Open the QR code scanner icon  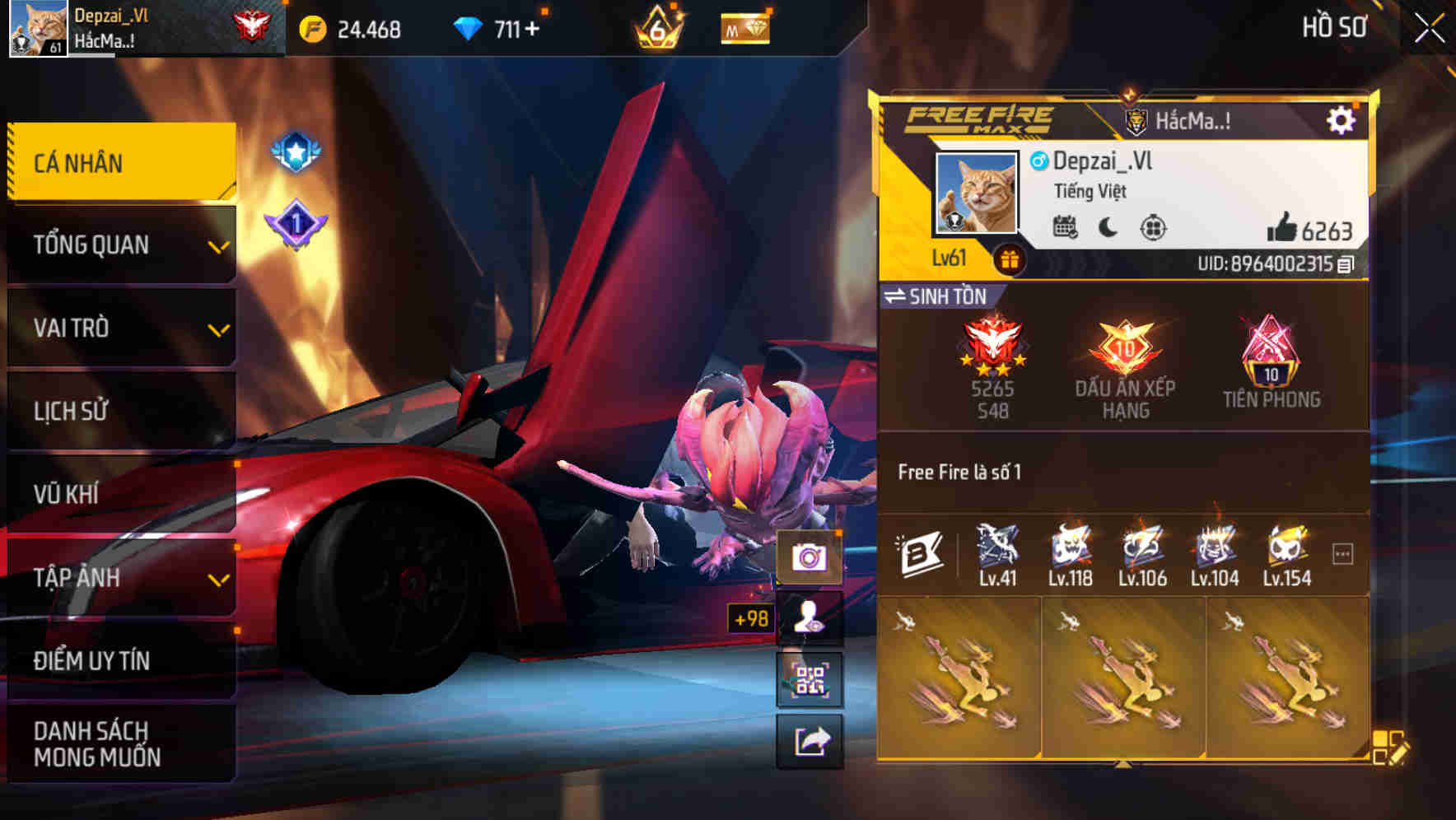click(x=811, y=678)
